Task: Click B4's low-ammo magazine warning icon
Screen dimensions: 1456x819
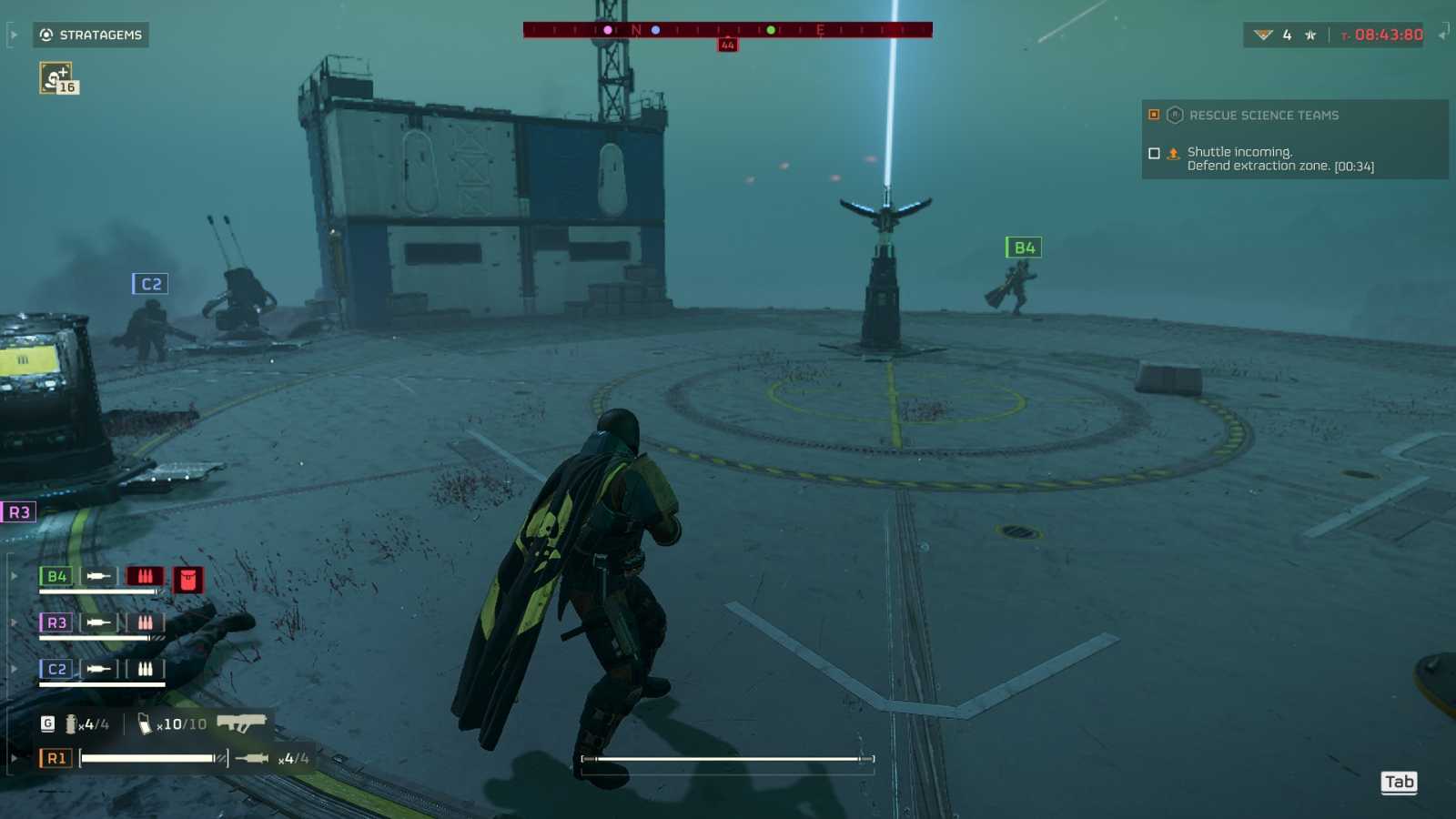Action: (146, 578)
